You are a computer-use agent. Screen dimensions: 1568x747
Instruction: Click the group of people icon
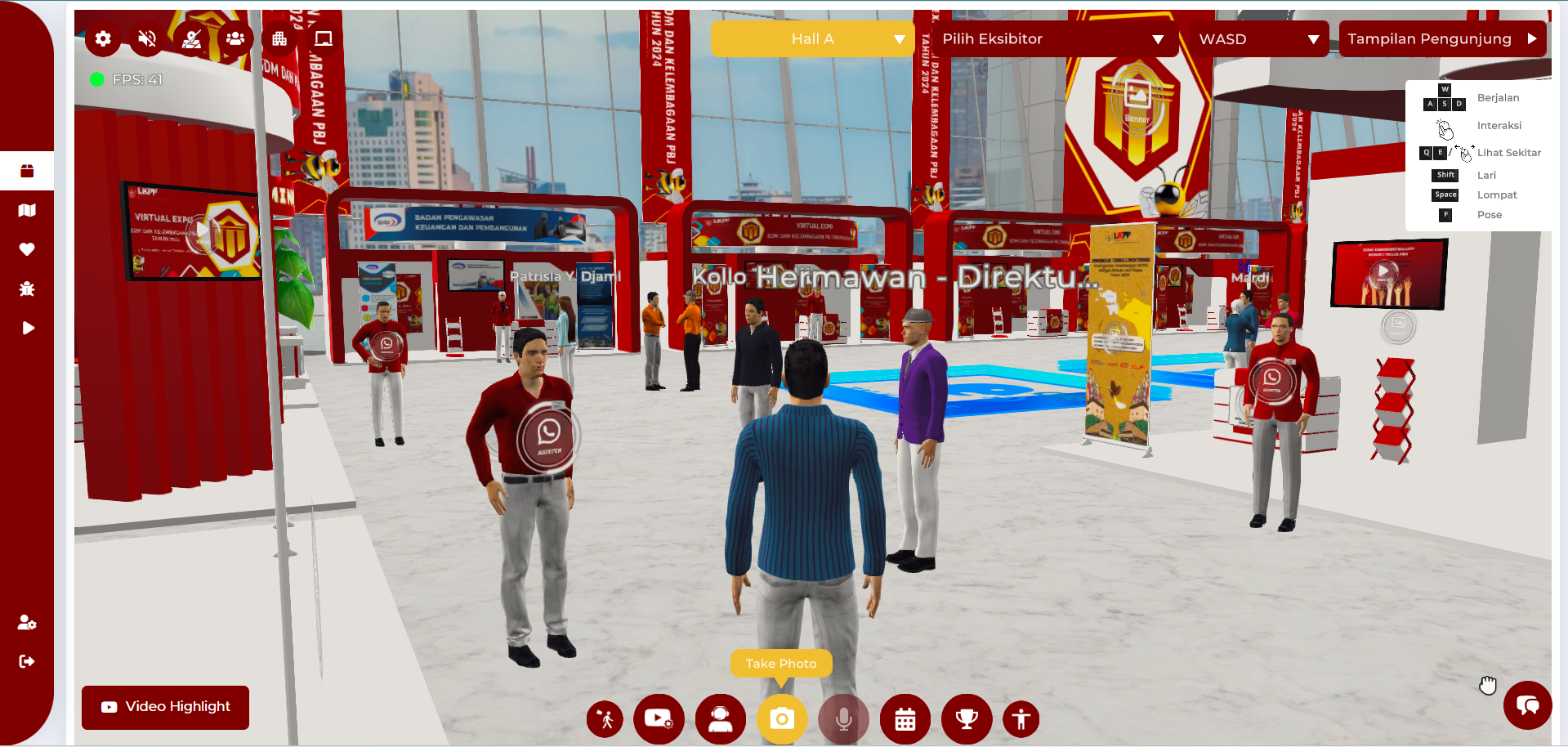coord(235,38)
